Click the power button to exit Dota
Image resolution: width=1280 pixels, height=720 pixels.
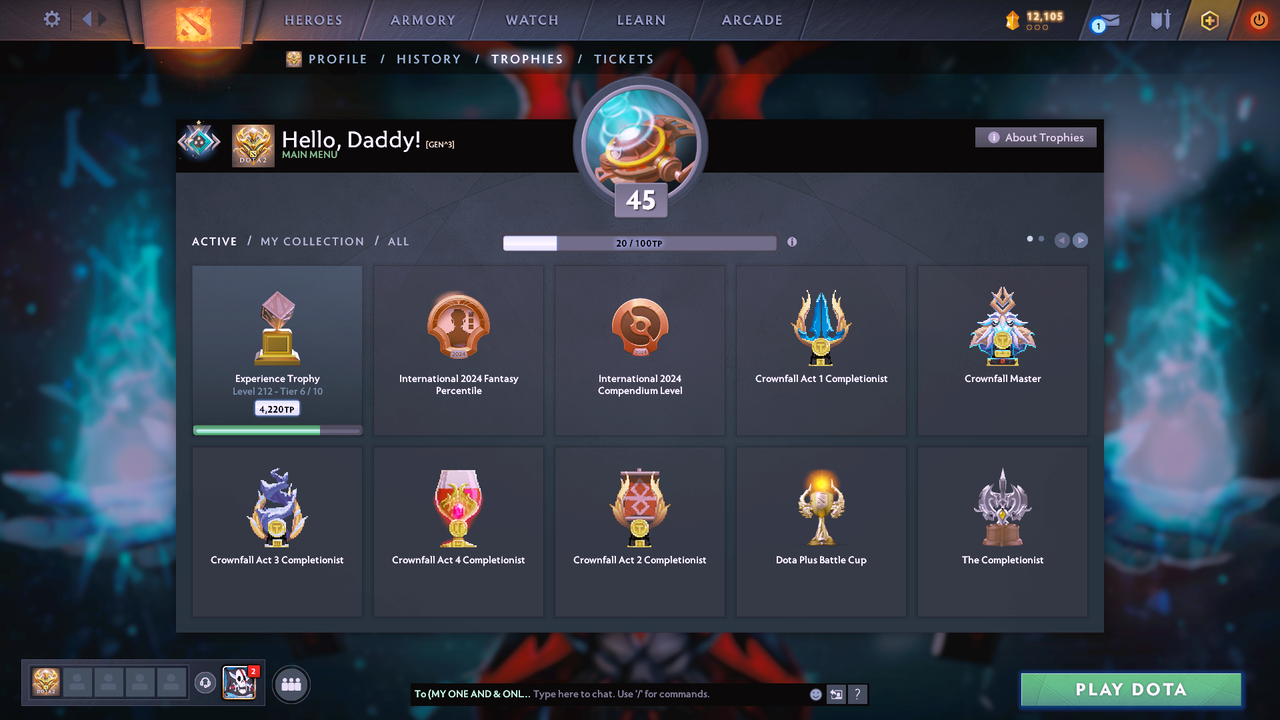click(x=1258, y=19)
